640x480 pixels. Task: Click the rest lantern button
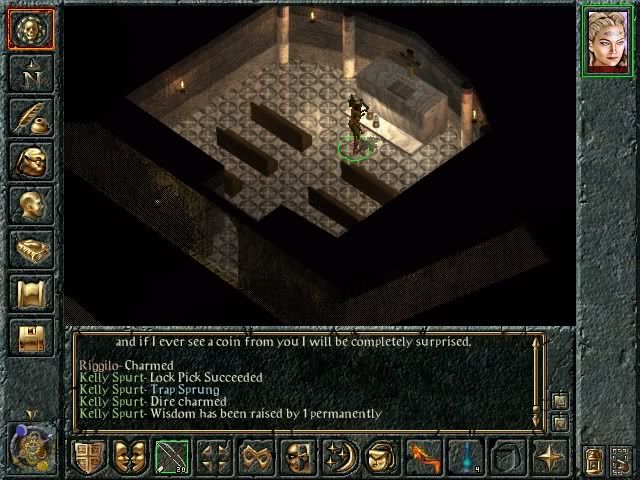622,460
